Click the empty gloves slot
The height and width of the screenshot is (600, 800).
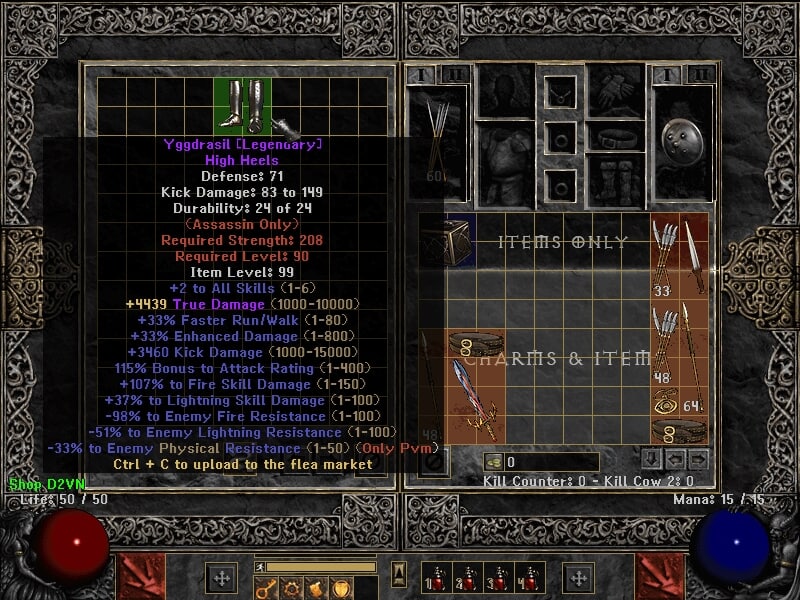pyautogui.click(x=616, y=91)
